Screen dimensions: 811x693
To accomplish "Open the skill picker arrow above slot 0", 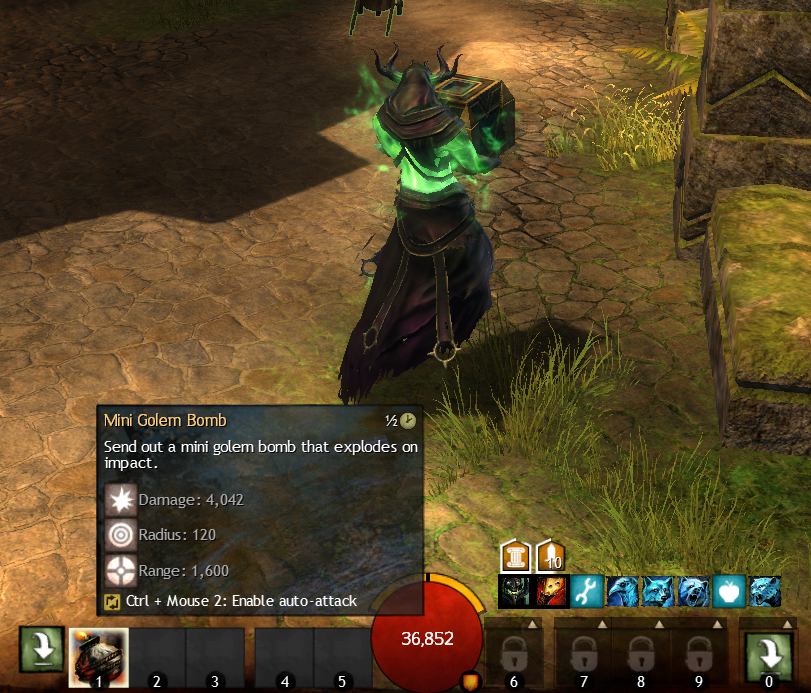I will 787,624.
